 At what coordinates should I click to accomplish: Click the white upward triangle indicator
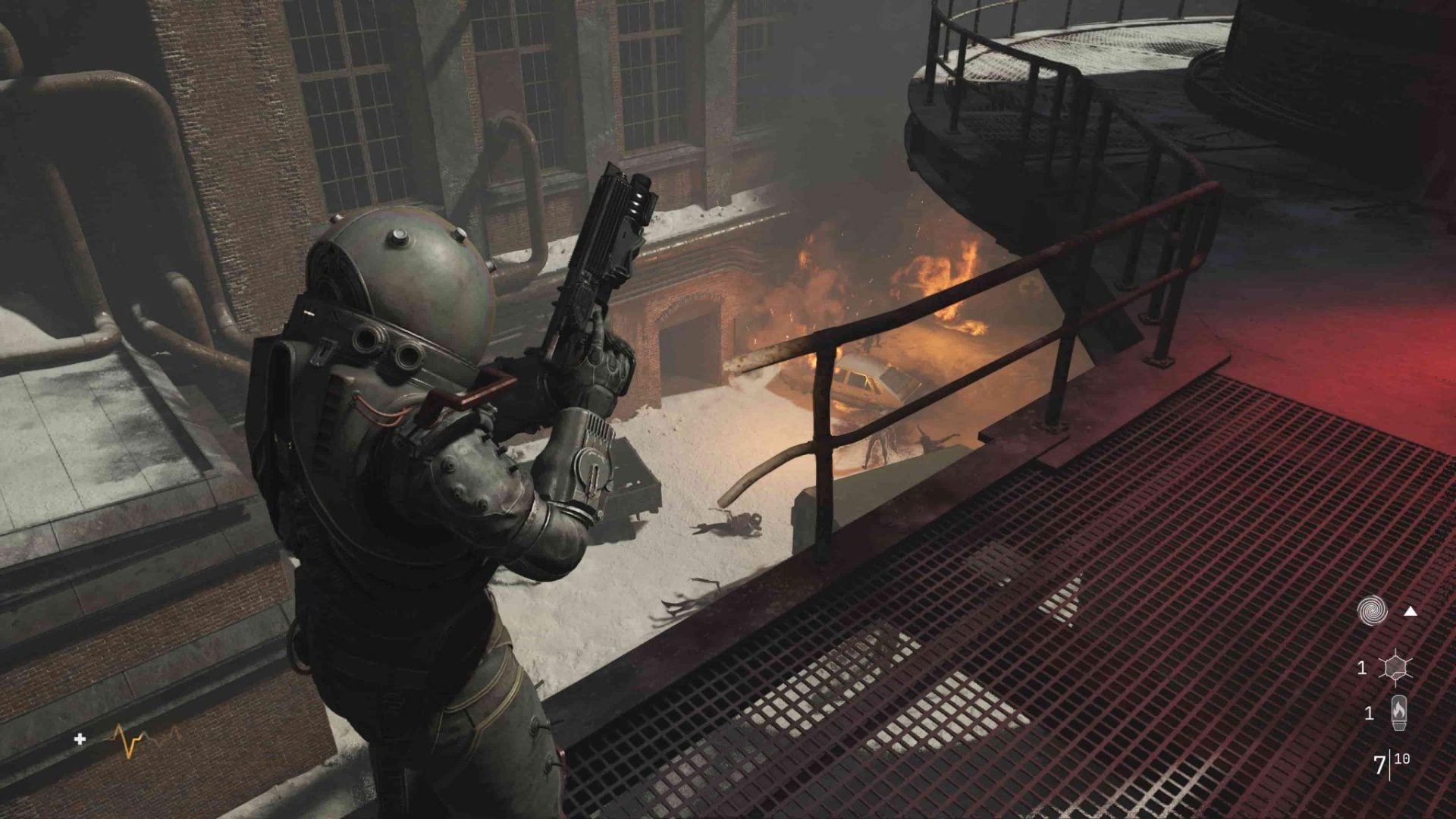pyautogui.click(x=1410, y=610)
